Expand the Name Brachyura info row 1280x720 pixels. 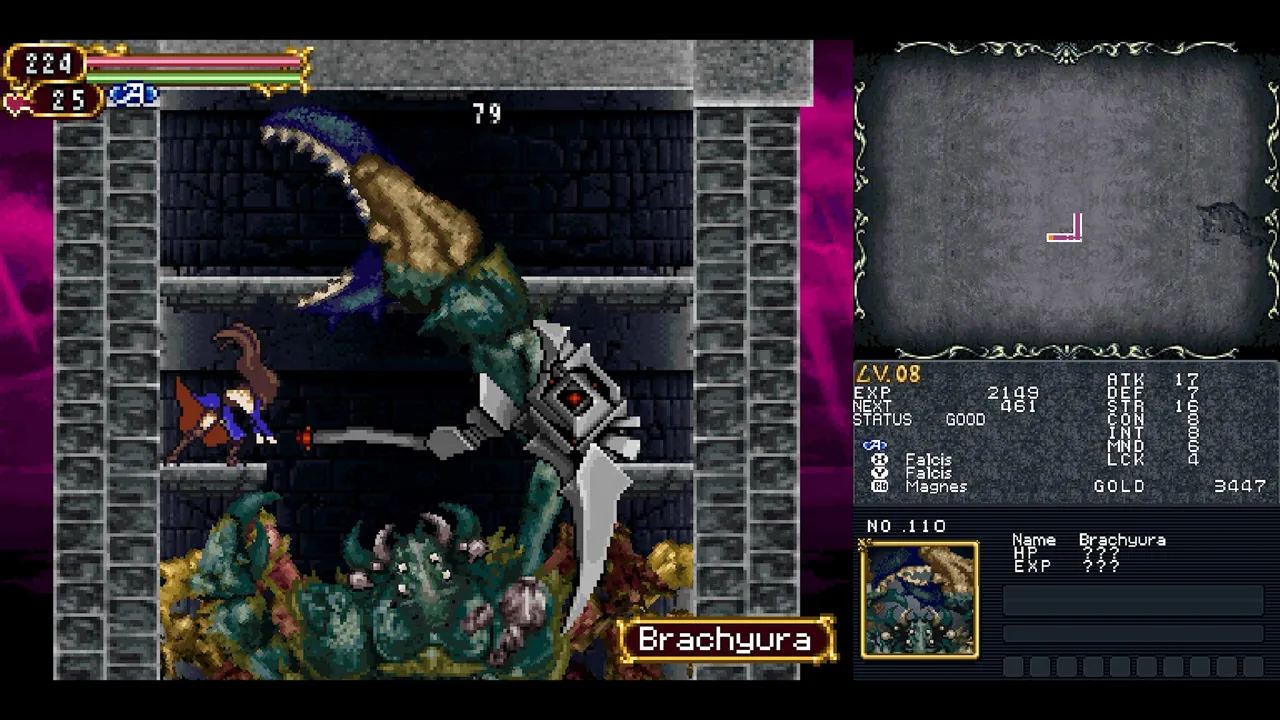[x=1090, y=539]
